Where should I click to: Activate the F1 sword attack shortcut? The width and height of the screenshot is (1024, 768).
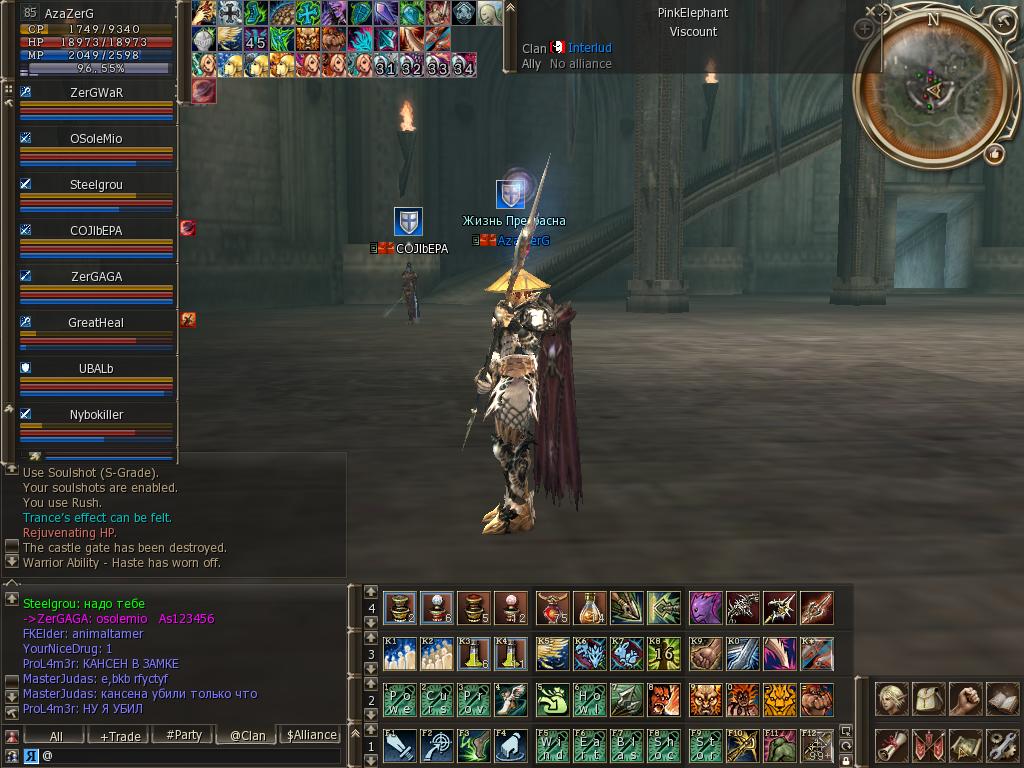coord(400,746)
